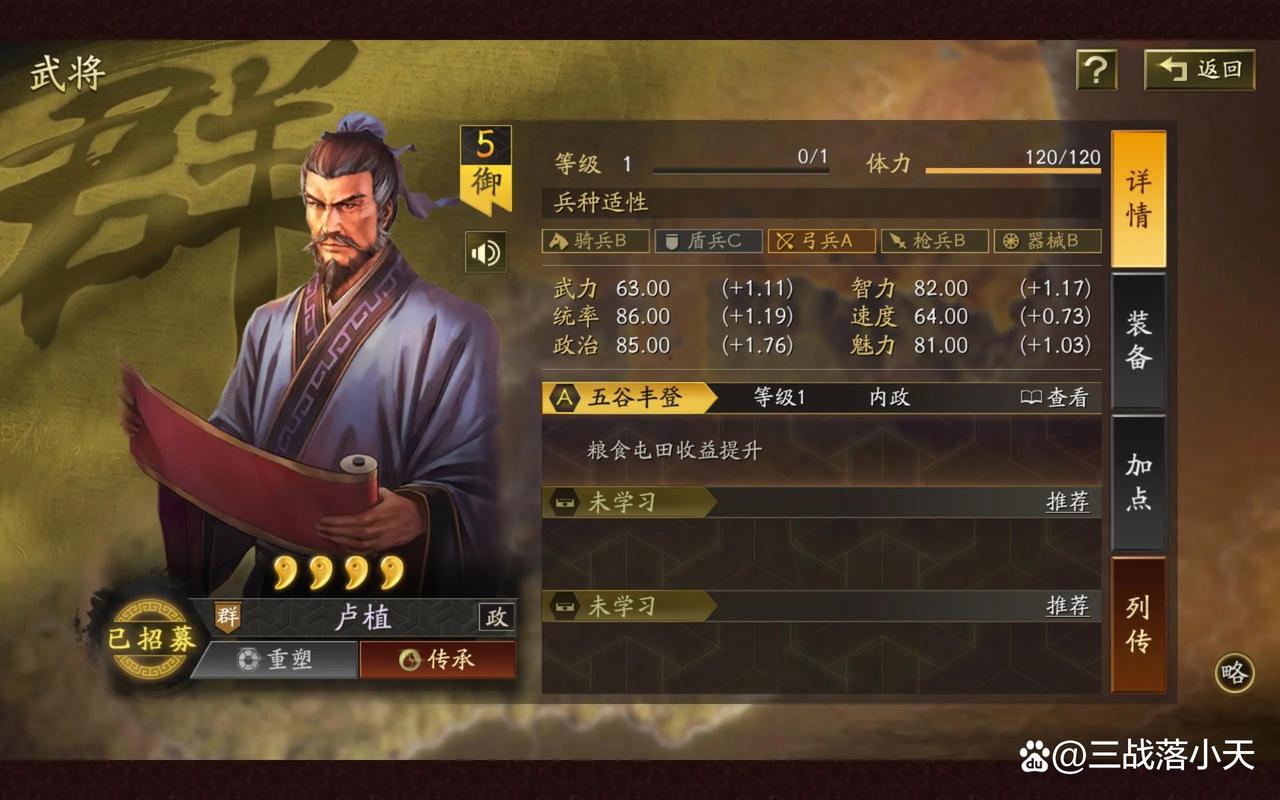The width and height of the screenshot is (1280, 800).
Task: Select the 弓兵A archer aptitude tab
Action: coord(821,240)
